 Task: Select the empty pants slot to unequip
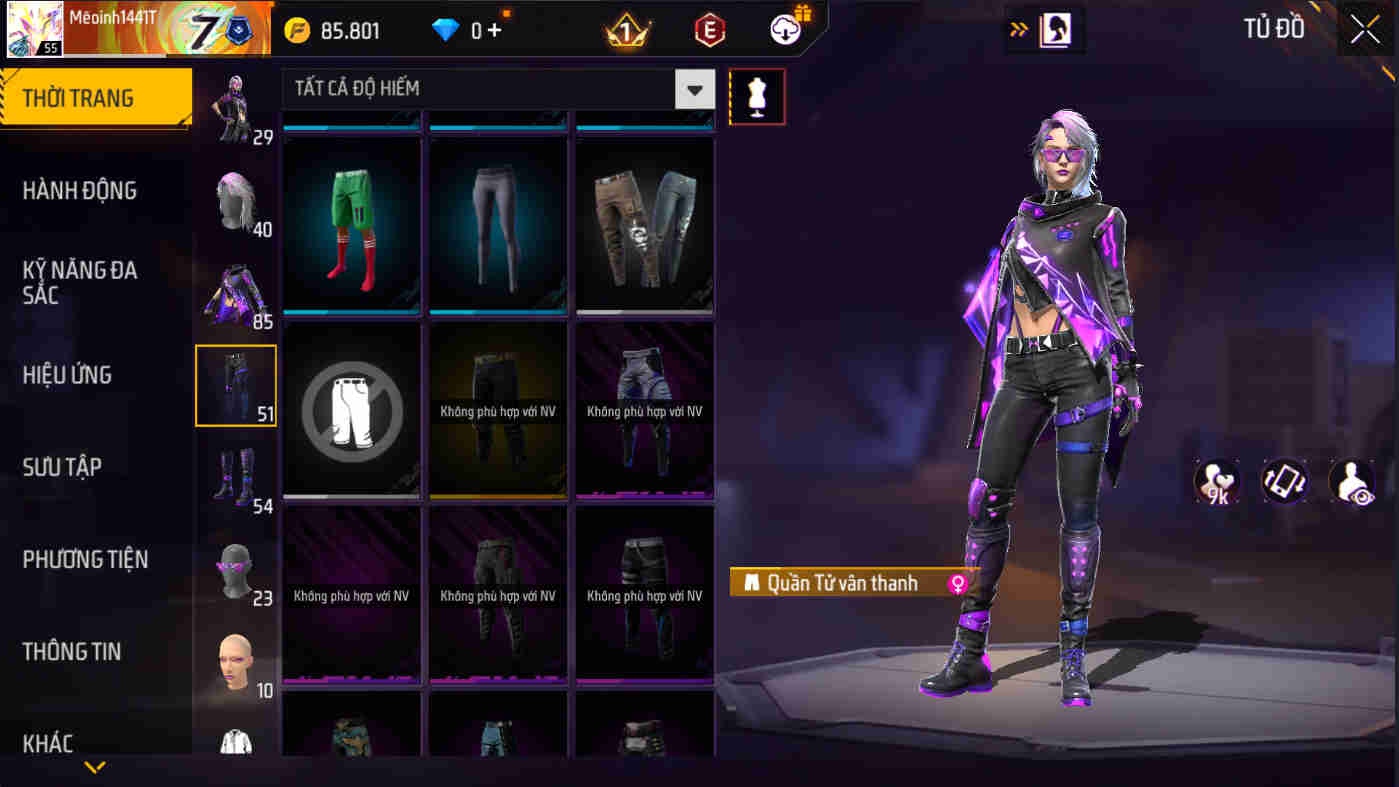pyautogui.click(x=351, y=408)
